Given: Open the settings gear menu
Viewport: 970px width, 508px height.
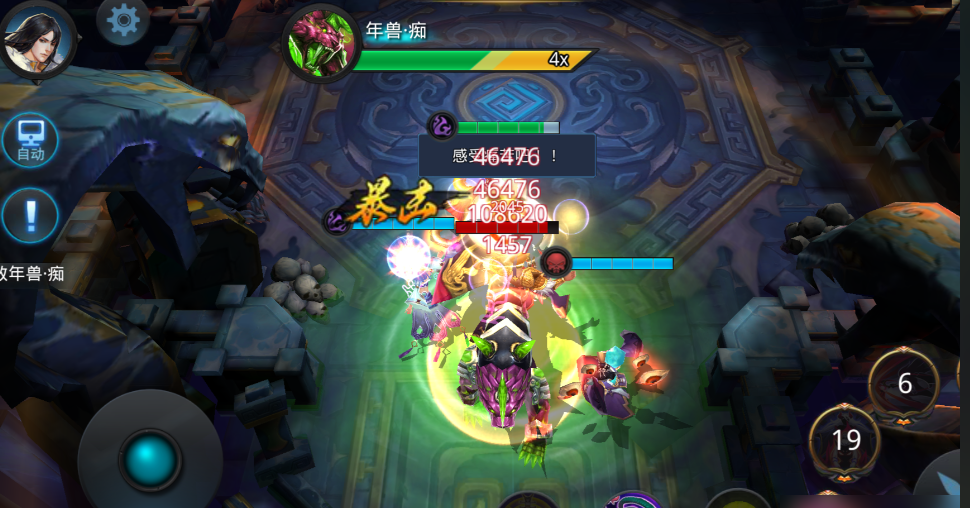Looking at the screenshot, I should click(123, 19).
